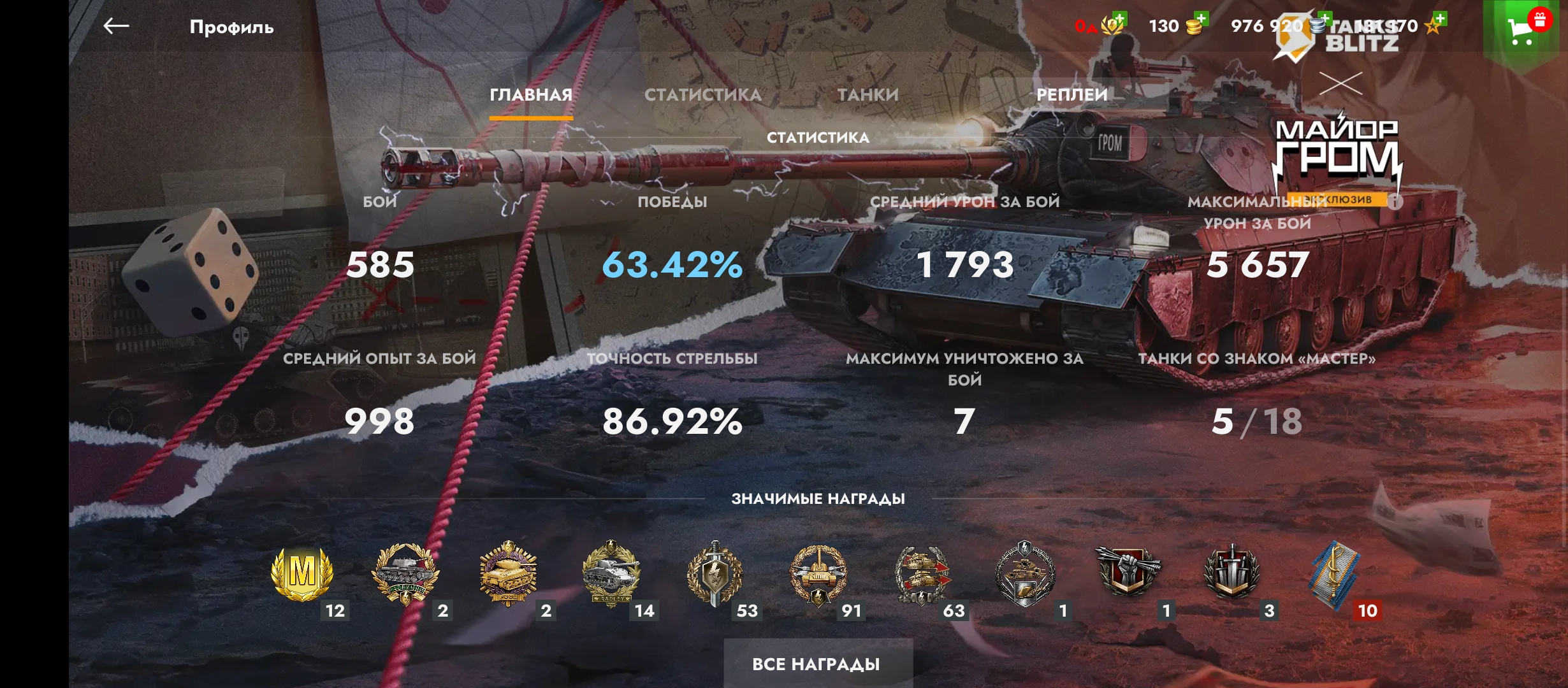Select the gold Master 'M' badge award
The width and height of the screenshot is (1568, 688).
[x=302, y=573]
